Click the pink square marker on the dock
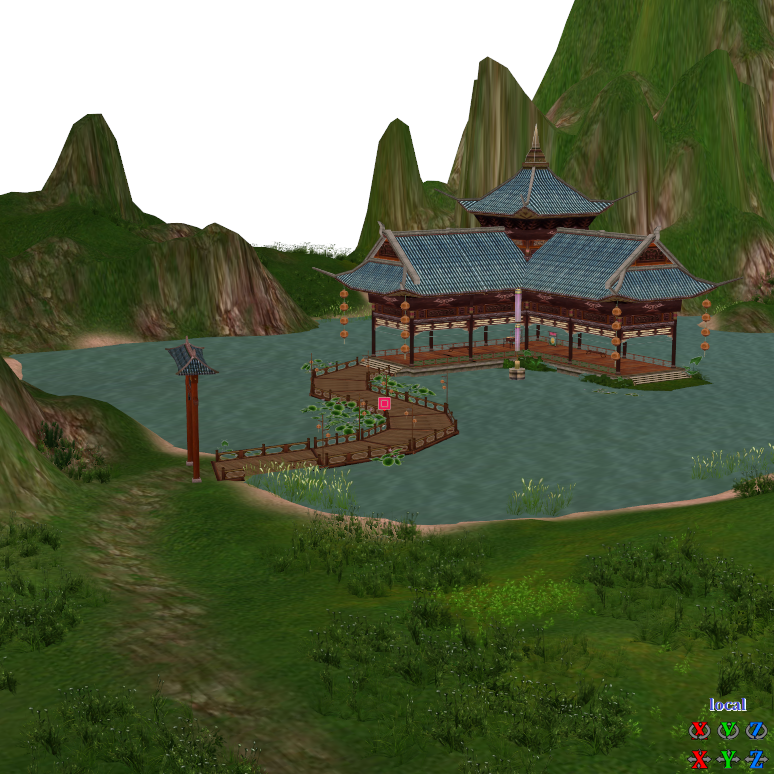The height and width of the screenshot is (774, 774). coord(384,404)
